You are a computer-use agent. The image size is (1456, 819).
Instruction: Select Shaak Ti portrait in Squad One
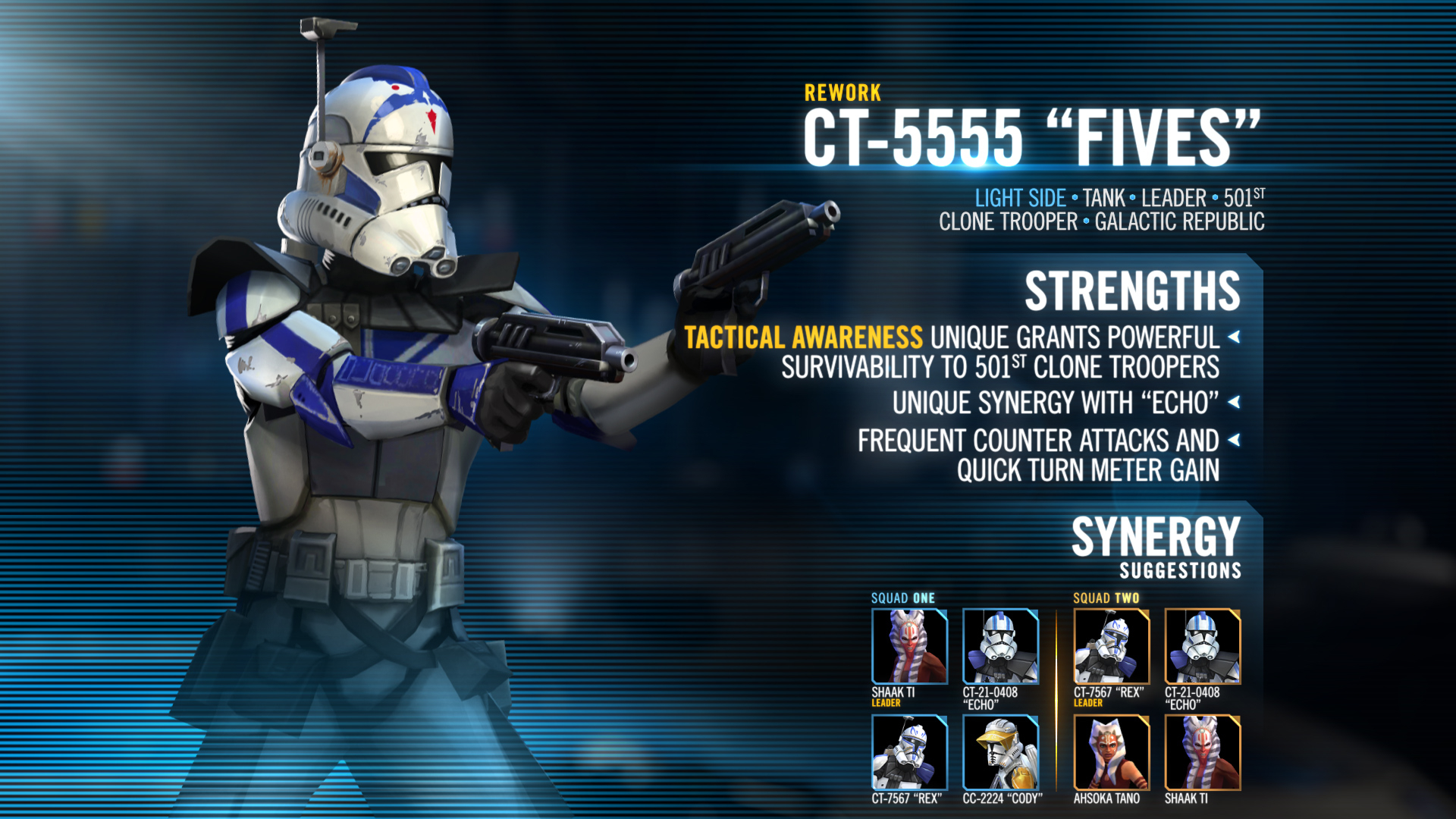tap(909, 646)
